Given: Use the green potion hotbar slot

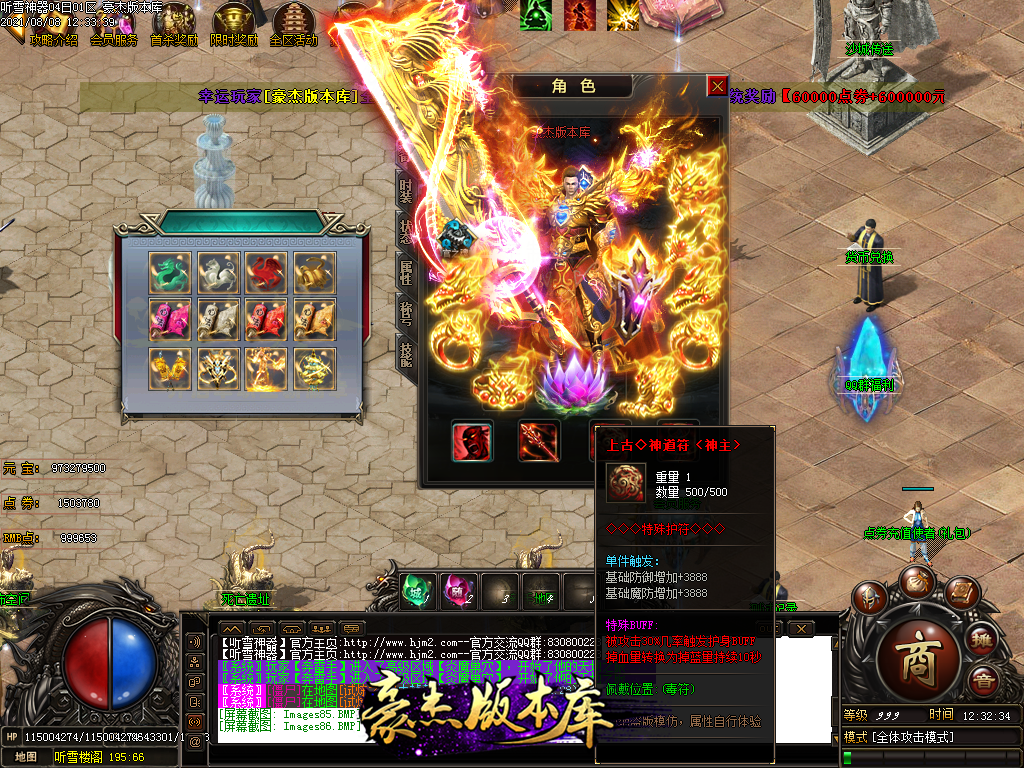Looking at the screenshot, I should pos(418,590).
